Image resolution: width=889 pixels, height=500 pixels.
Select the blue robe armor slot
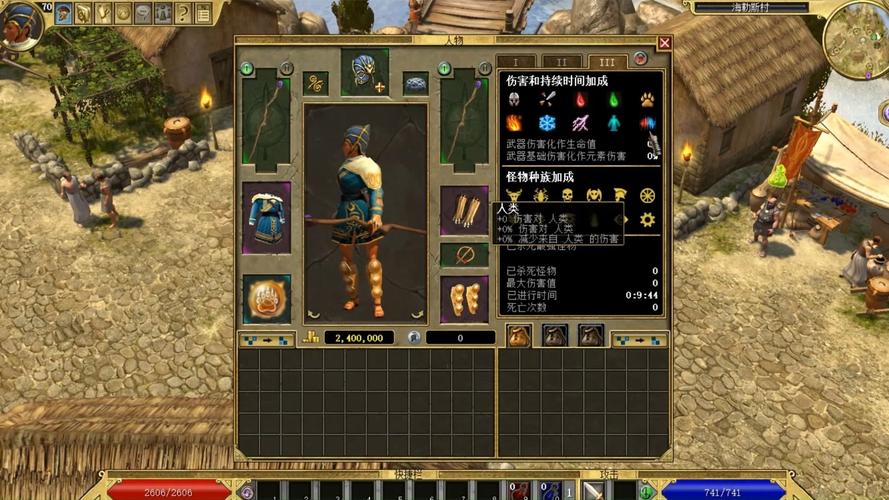(266, 217)
